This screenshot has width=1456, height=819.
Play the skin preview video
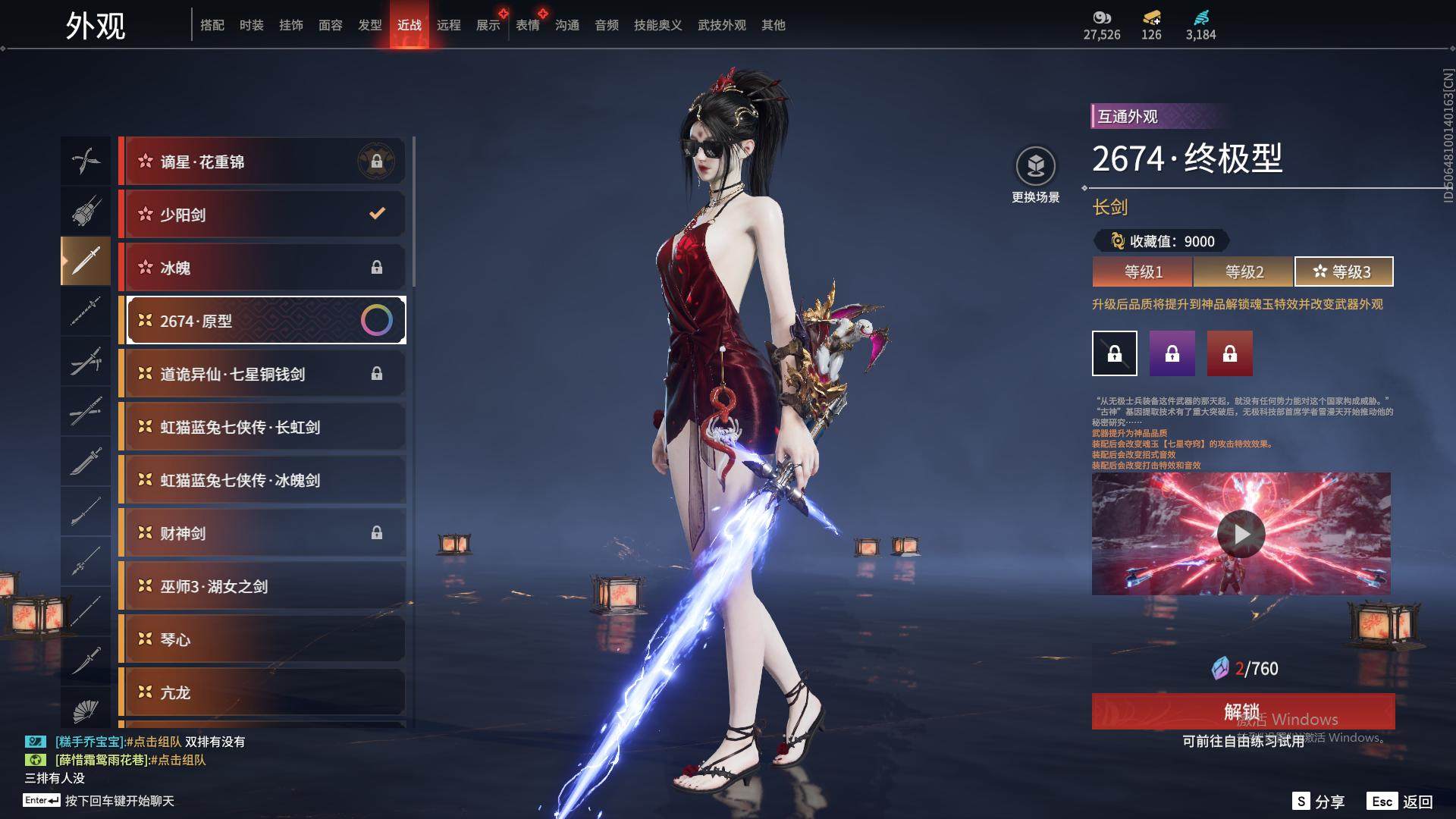[1241, 534]
